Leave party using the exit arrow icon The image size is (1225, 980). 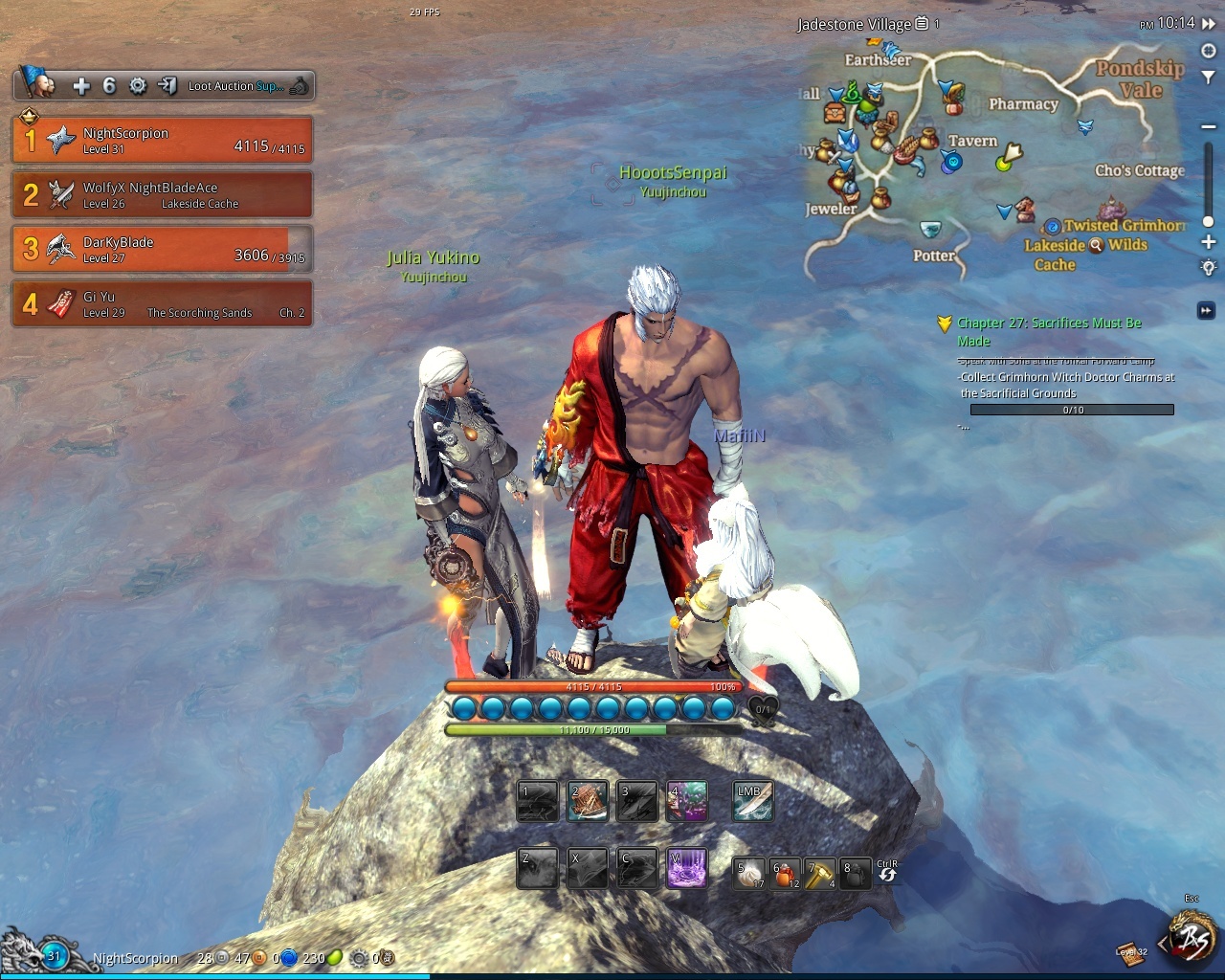coord(167,86)
